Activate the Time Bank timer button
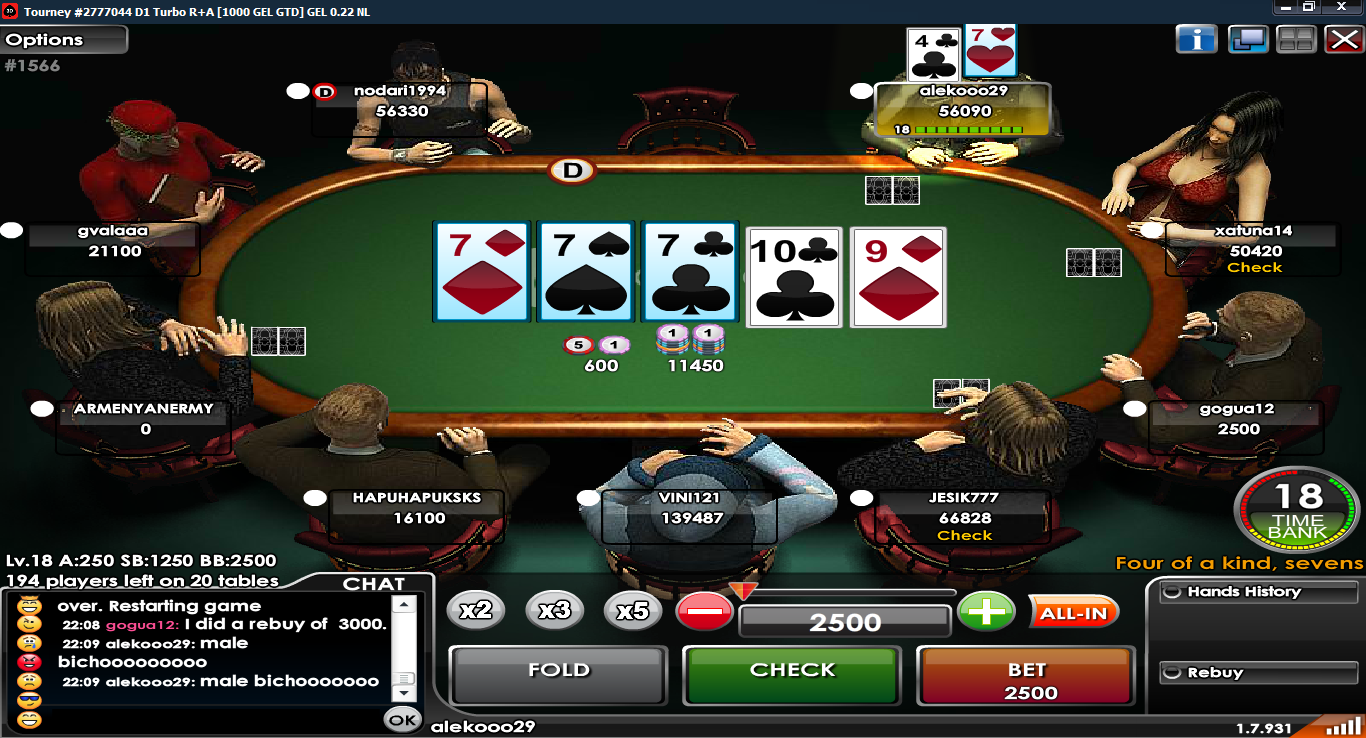Screen dimensions: 1366x738 point(1297,511)
